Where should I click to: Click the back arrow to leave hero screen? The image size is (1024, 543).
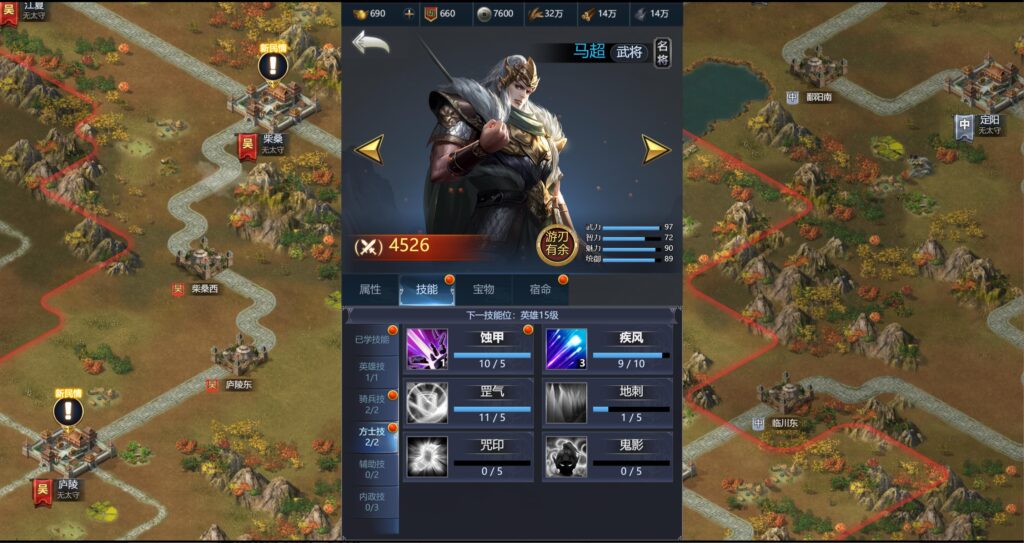pyautogui.click(x=370, y=44)
